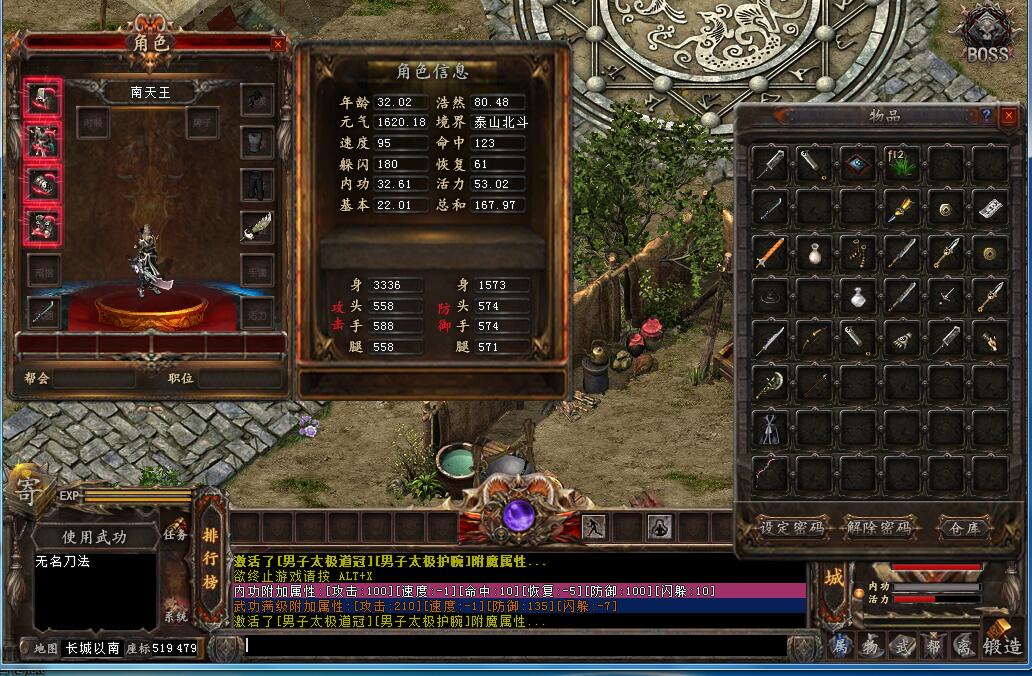Open the 锻造 forging menu

tap(1002, 646)
